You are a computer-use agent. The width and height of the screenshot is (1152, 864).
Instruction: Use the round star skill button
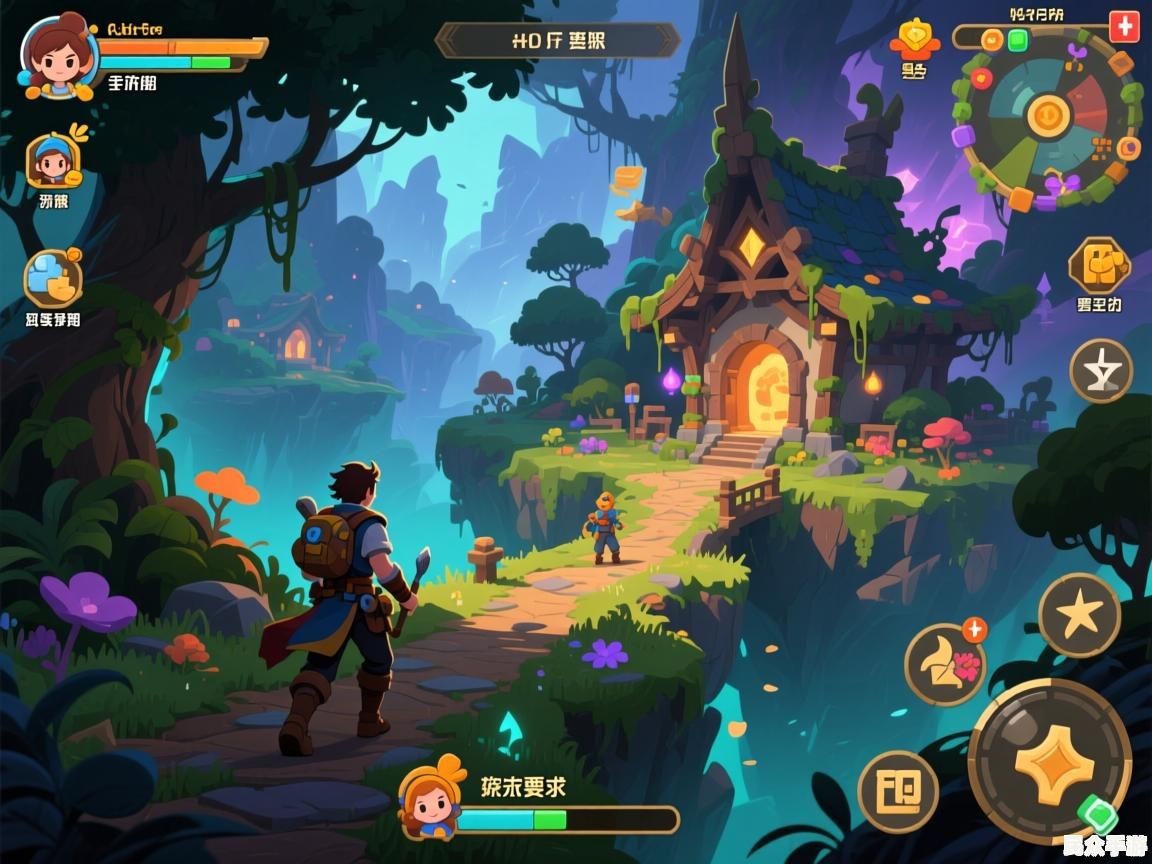tap(1079, 616)
